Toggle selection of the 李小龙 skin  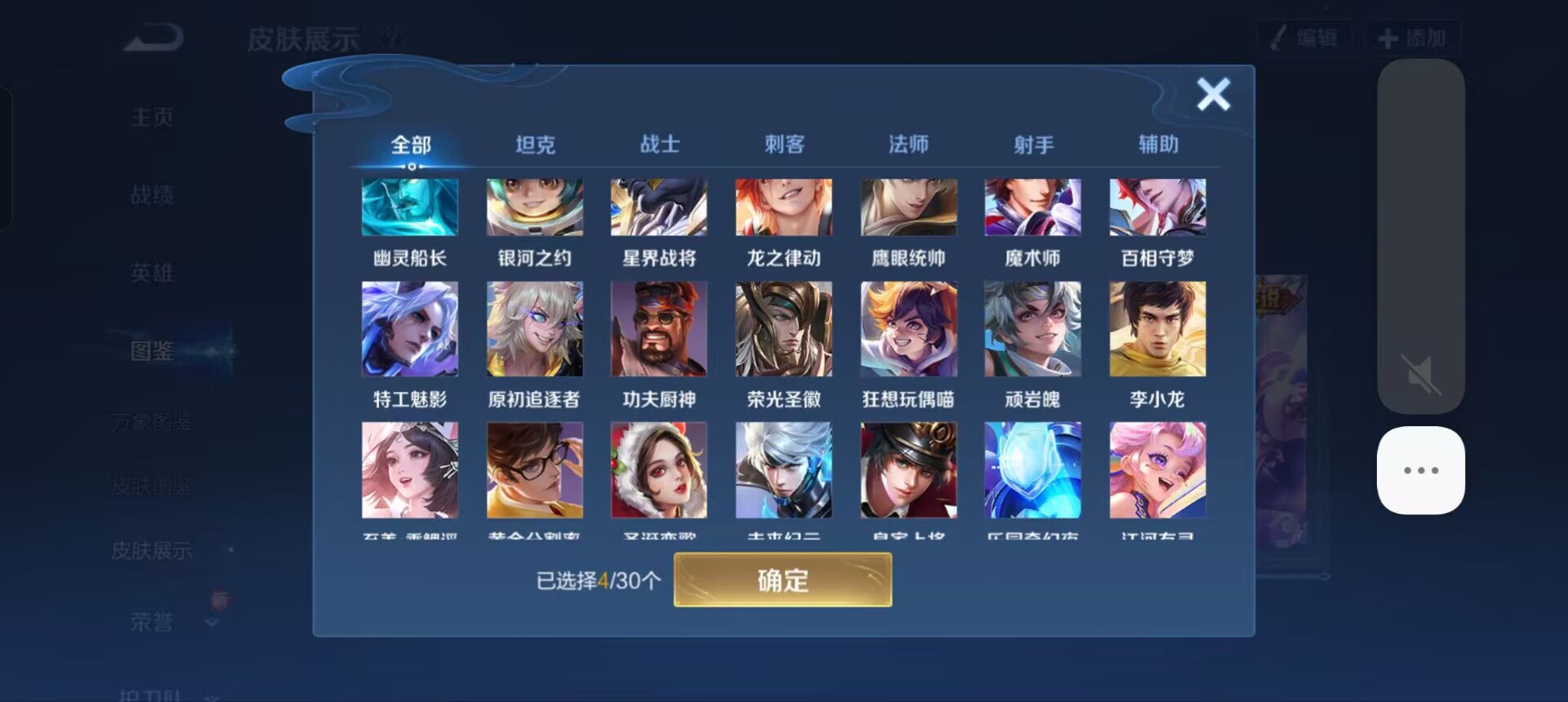coord(1157,329)
